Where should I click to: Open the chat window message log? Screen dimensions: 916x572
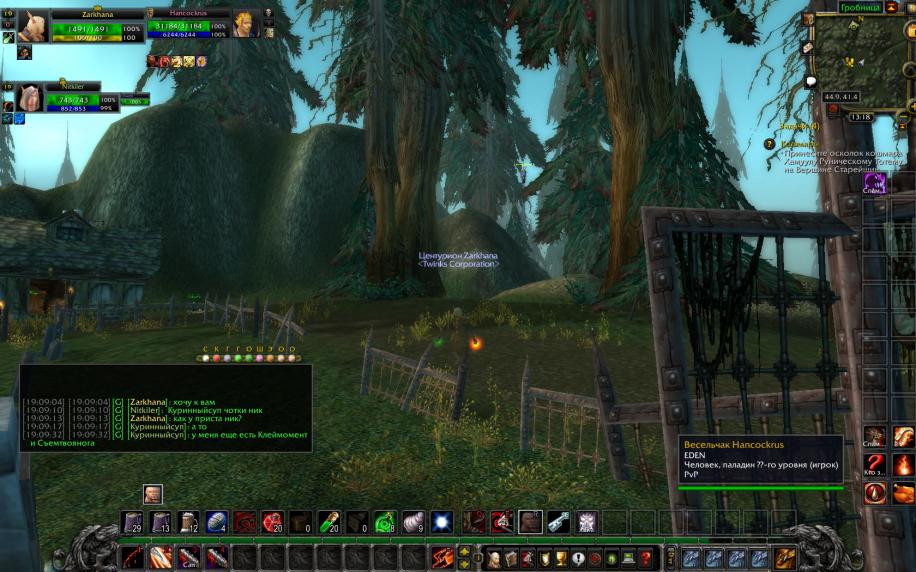pos(165,420)
